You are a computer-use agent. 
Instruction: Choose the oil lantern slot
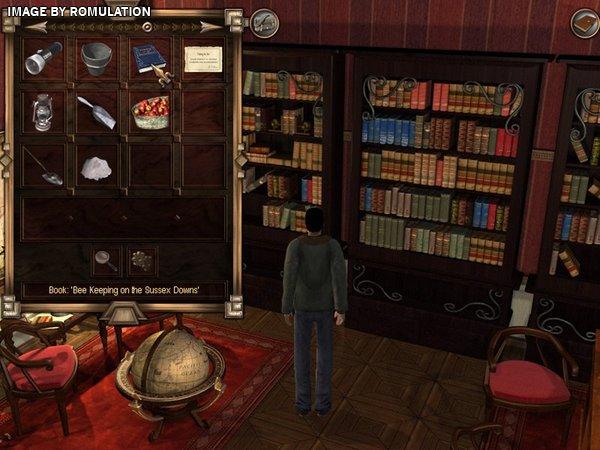pos(43,111)
